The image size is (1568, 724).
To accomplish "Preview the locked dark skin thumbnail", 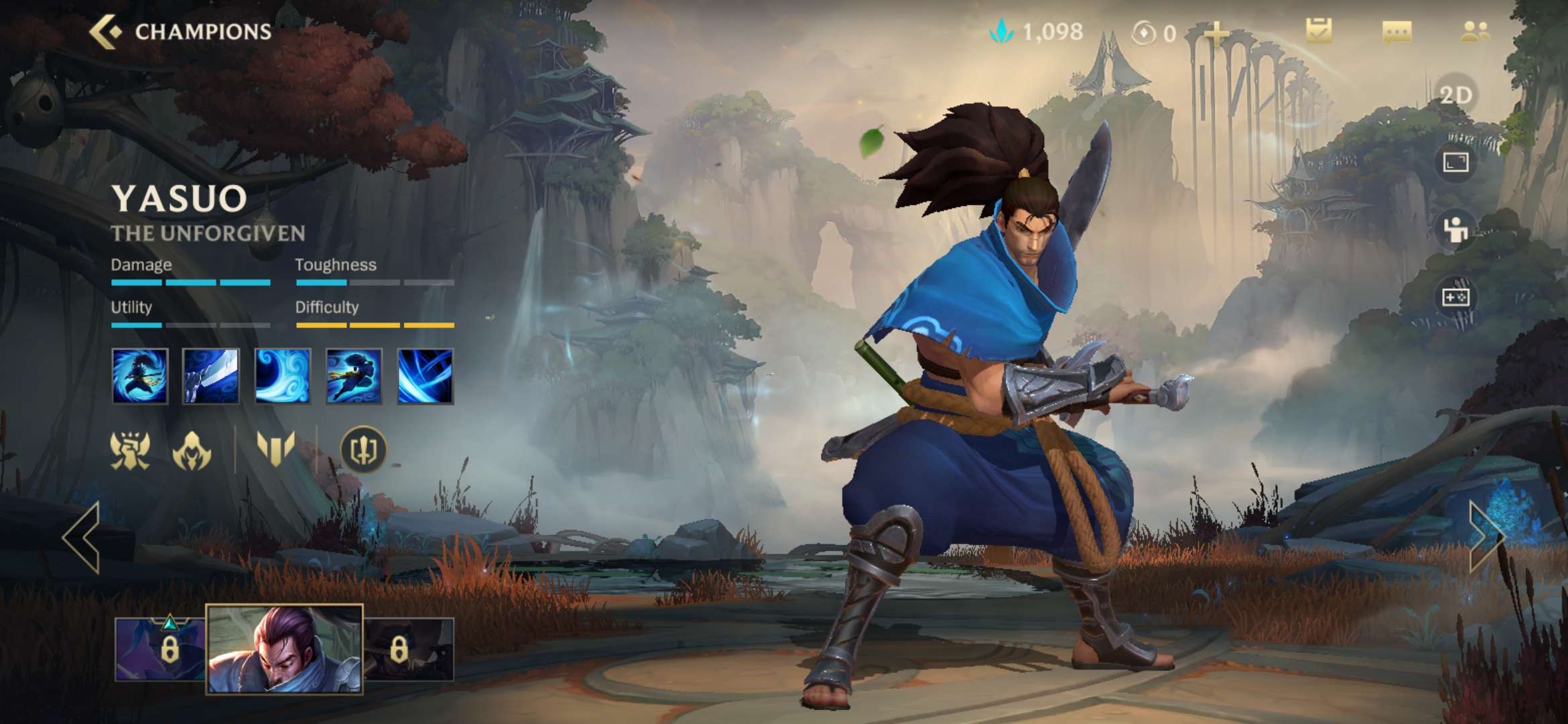I will (409, 649).
